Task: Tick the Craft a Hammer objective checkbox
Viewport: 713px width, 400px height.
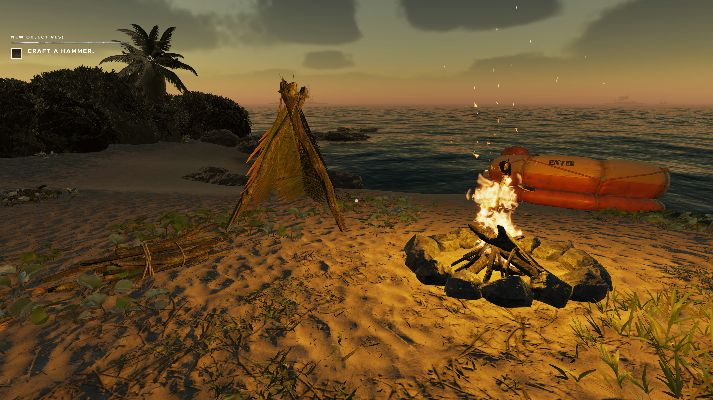Action: click(16, 52)
